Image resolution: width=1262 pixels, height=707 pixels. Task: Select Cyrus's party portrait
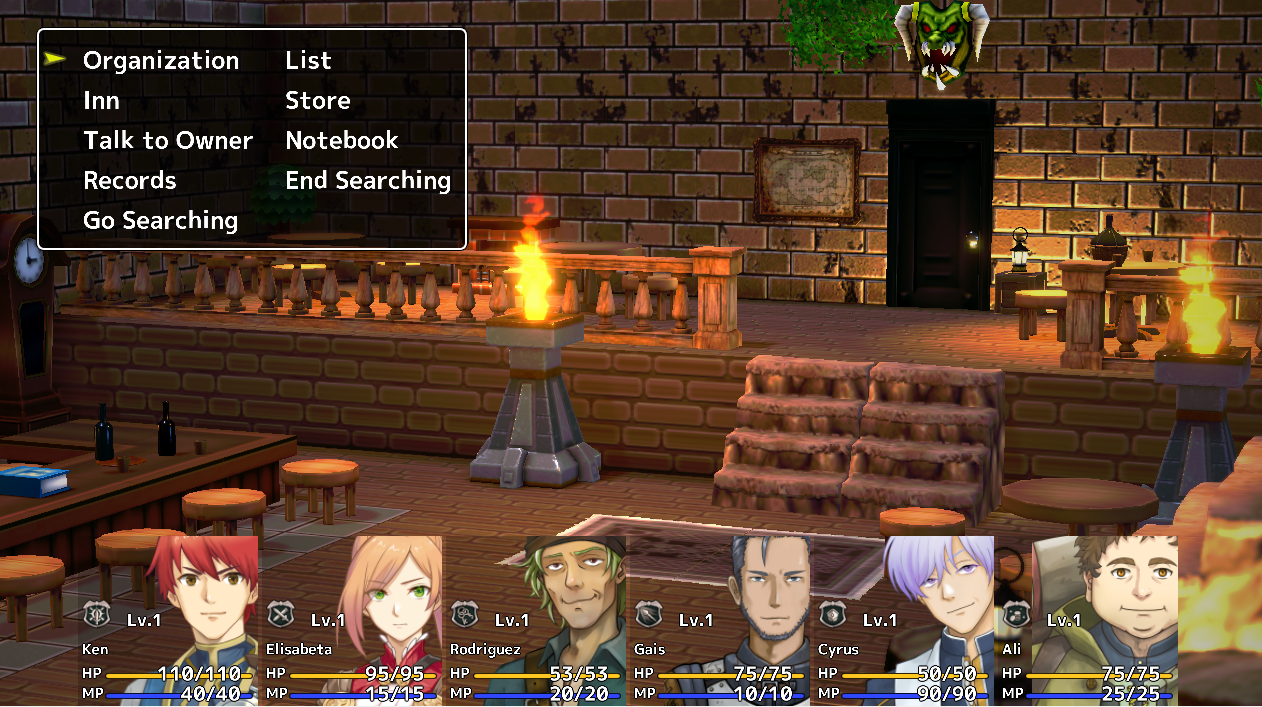(x=905, y=620)
